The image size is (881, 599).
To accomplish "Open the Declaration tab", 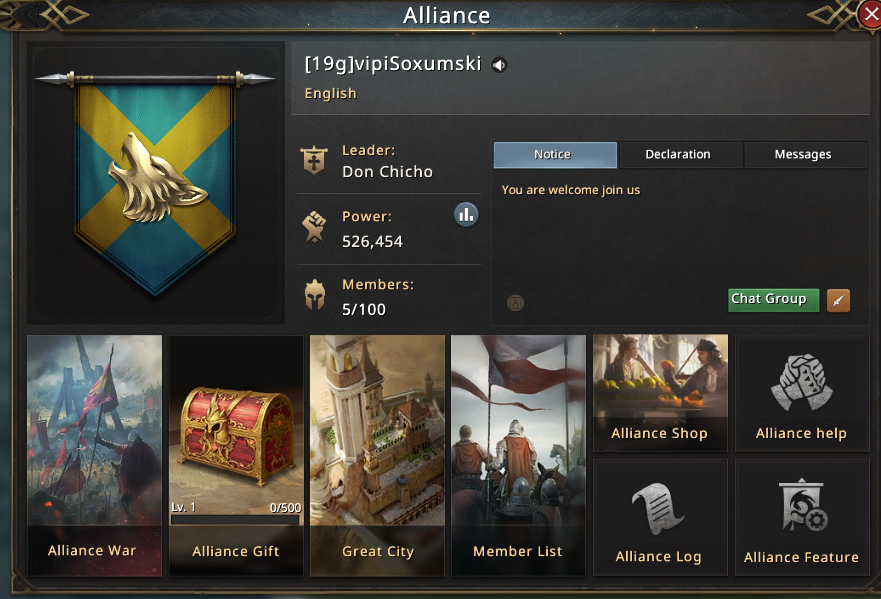I will [x=678, y=155].
